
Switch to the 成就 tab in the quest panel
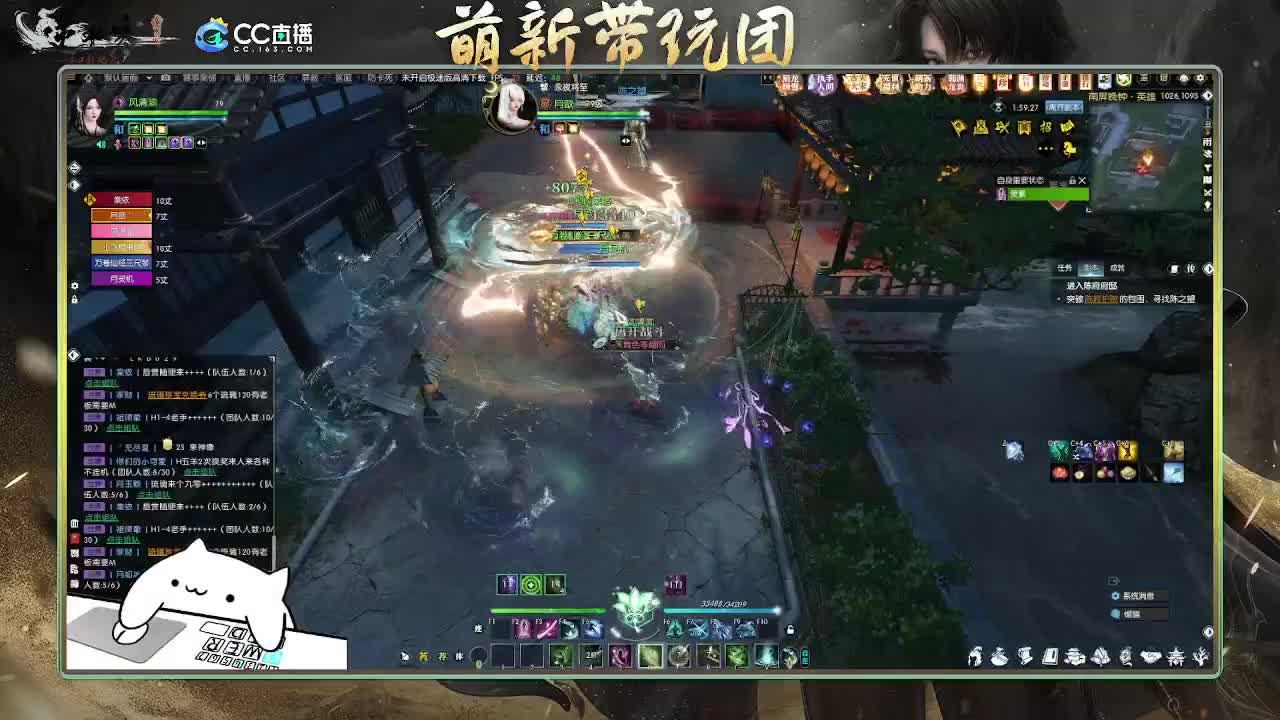coord(1117,268)
